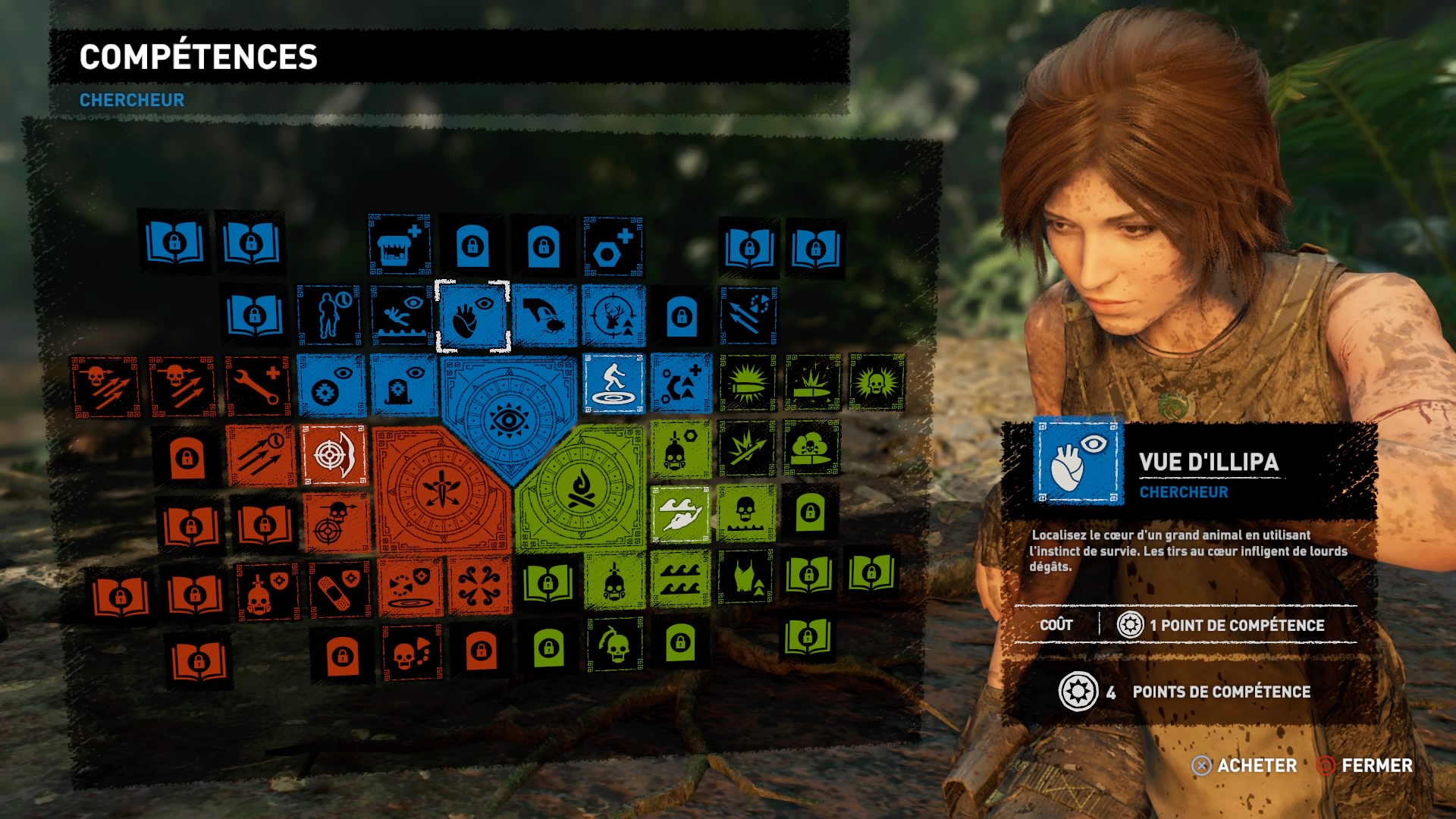
Task: Open the large green campfire emblem
Action: [x=581, y=488]
